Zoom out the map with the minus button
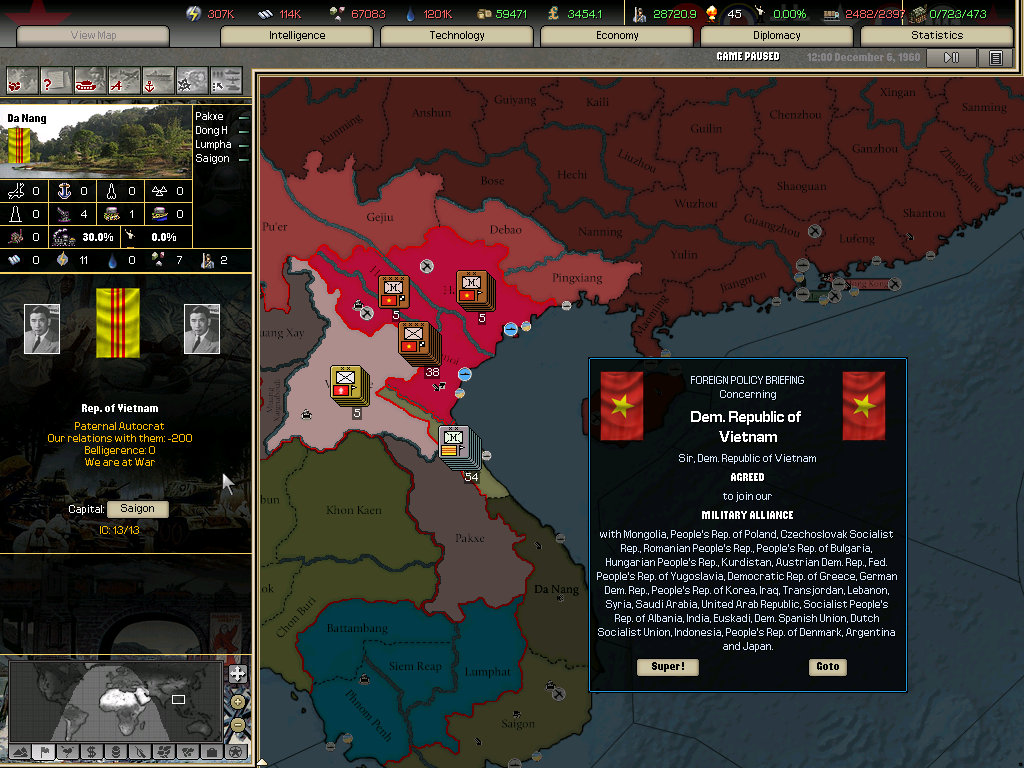This screenshot has height=768, width=1024. click(x=237, y=725)
